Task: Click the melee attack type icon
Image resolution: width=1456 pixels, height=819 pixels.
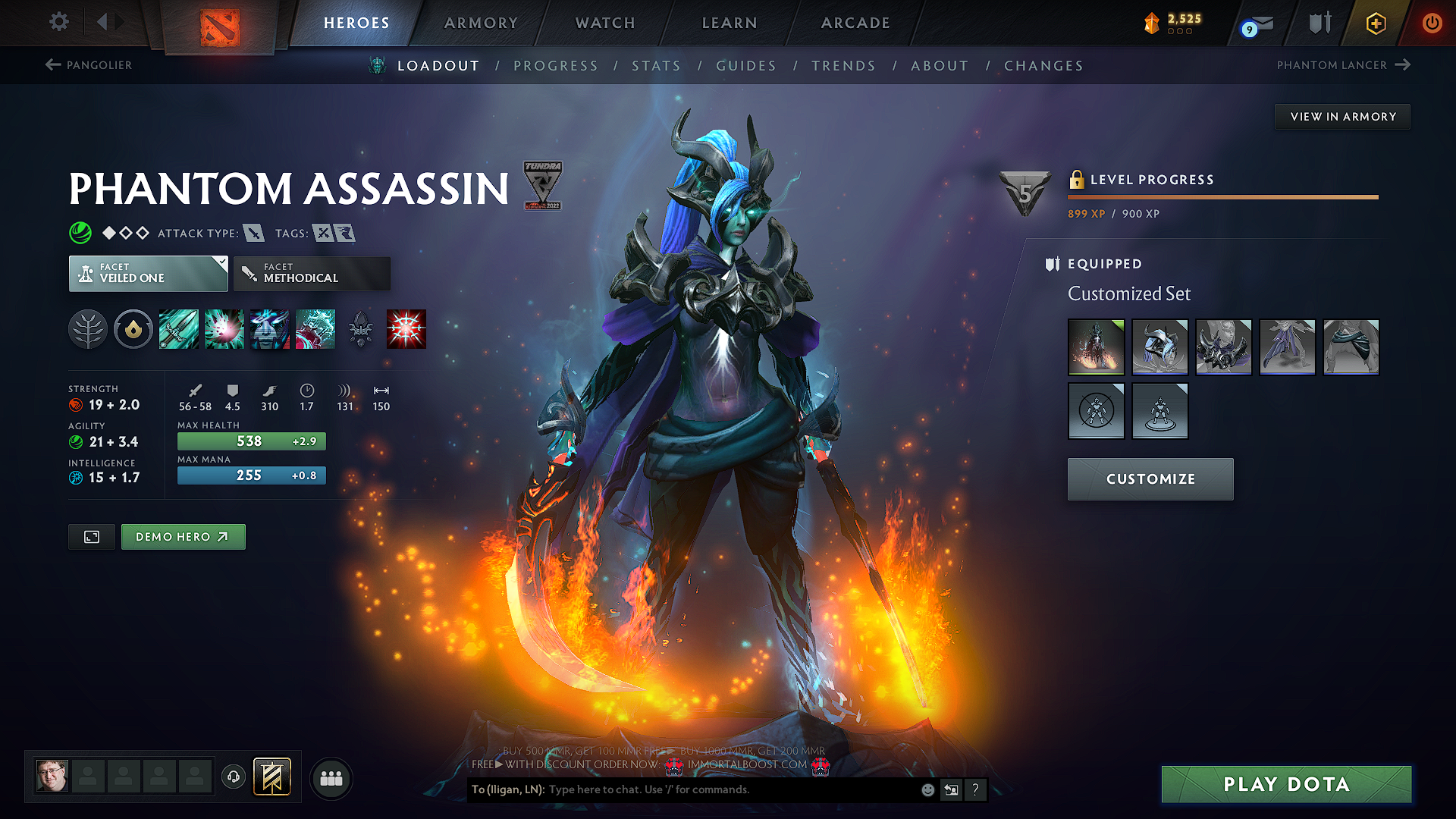Action: coord(253,234)
